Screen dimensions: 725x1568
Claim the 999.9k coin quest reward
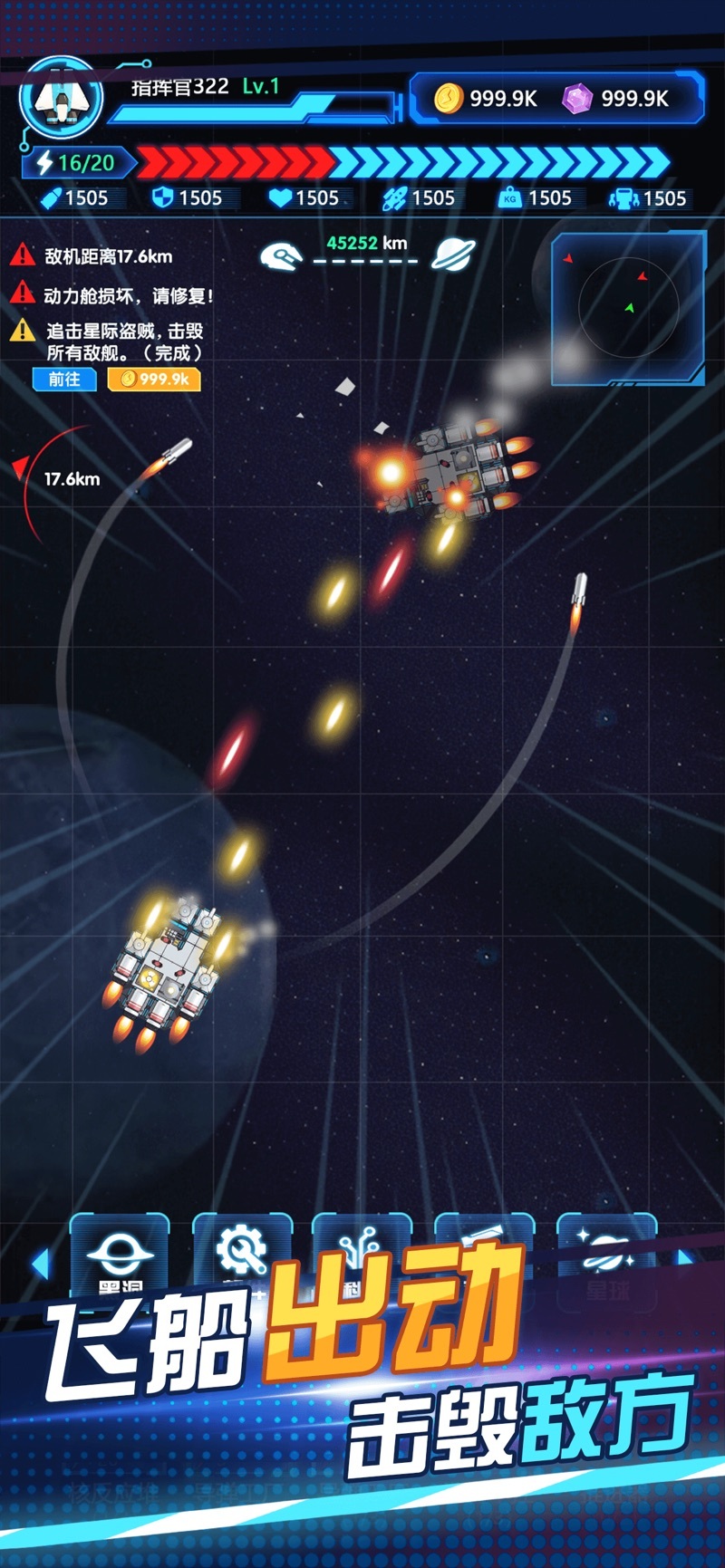tap(154, 379)
